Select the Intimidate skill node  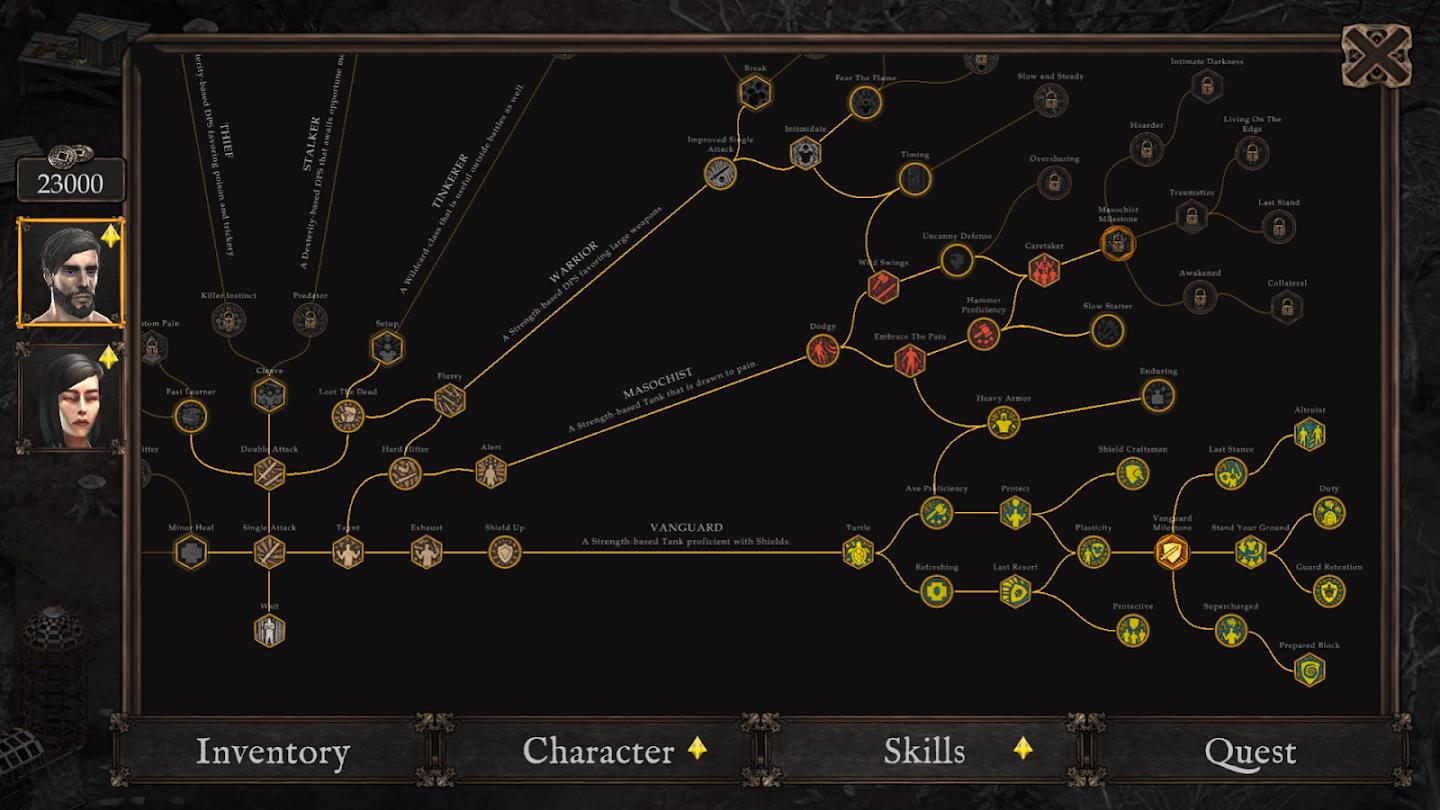805,153
